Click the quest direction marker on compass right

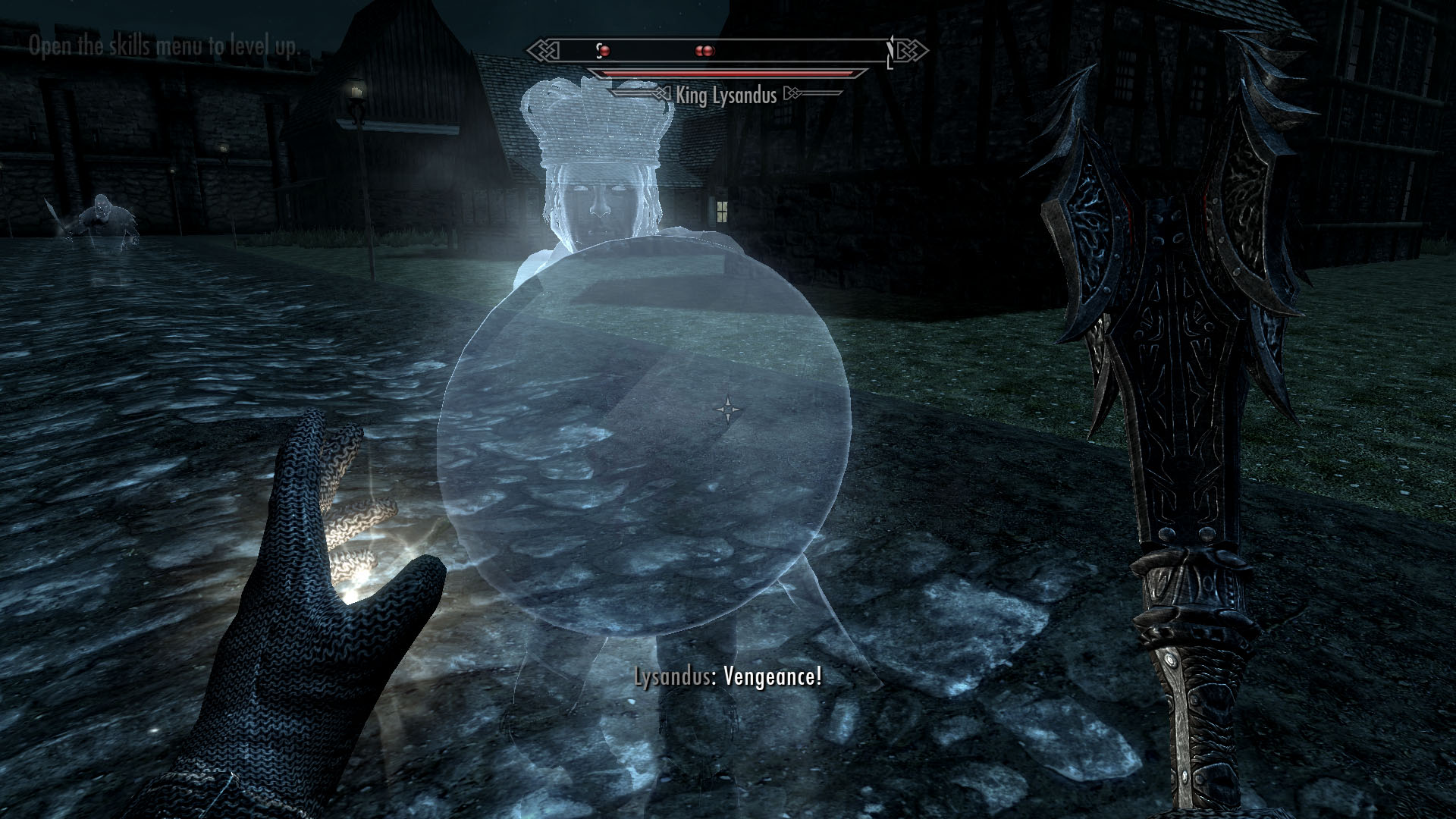click(892, 49)
